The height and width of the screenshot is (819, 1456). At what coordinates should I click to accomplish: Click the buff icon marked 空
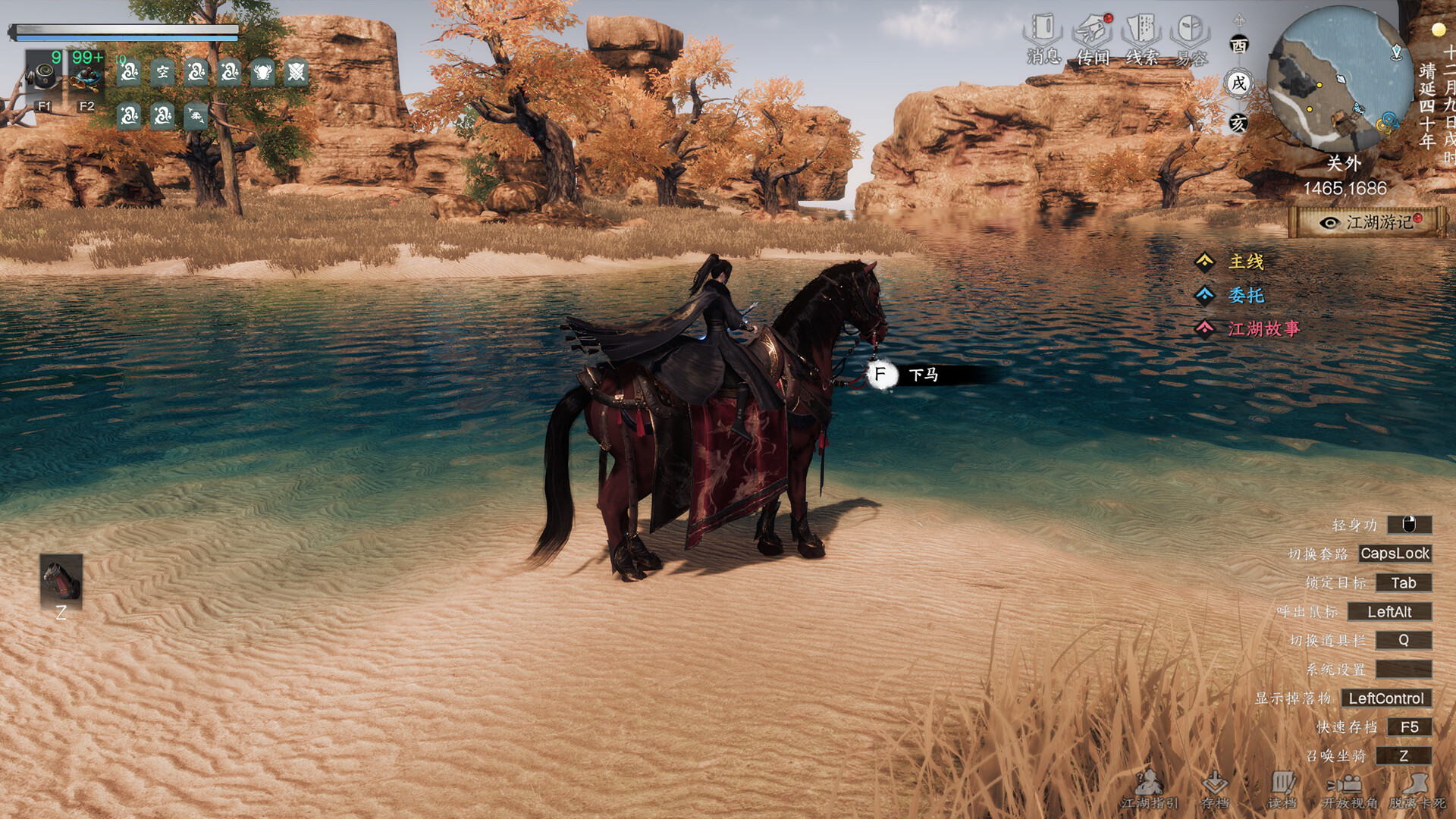163,73
